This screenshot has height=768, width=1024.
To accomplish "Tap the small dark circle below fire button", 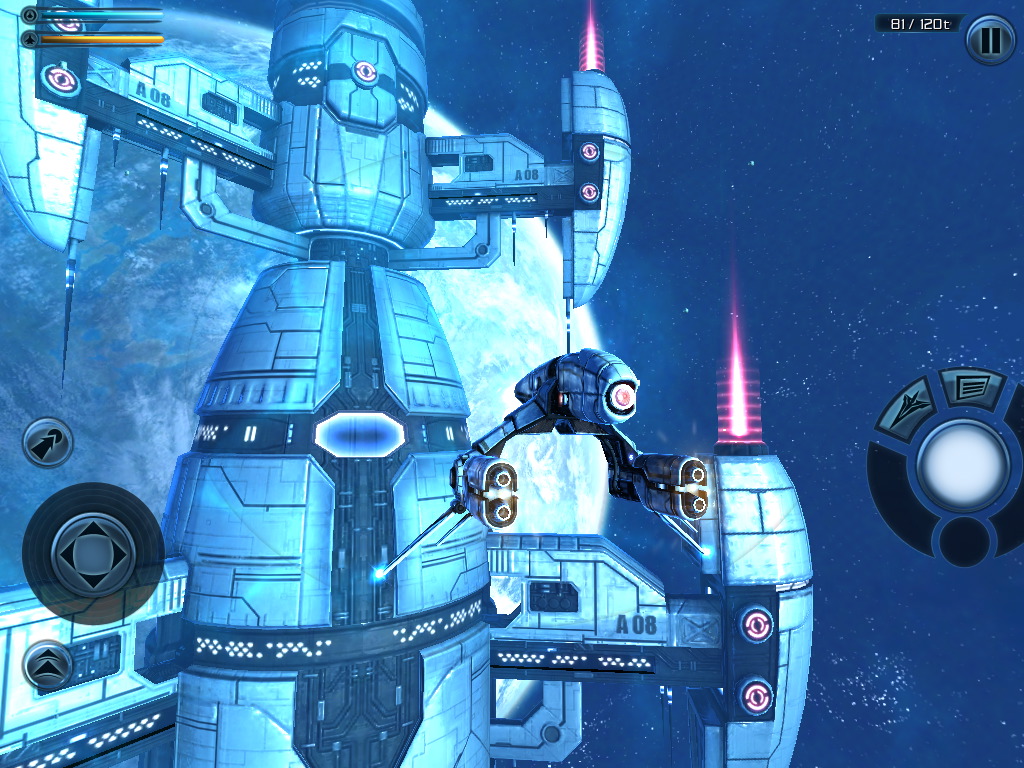I will (x=963, y=540).
